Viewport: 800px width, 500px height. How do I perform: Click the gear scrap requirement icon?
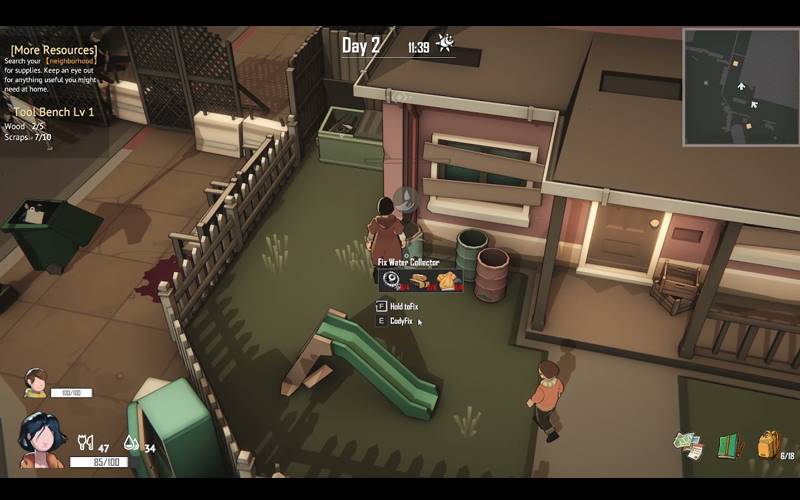click(x=393, y=281)
